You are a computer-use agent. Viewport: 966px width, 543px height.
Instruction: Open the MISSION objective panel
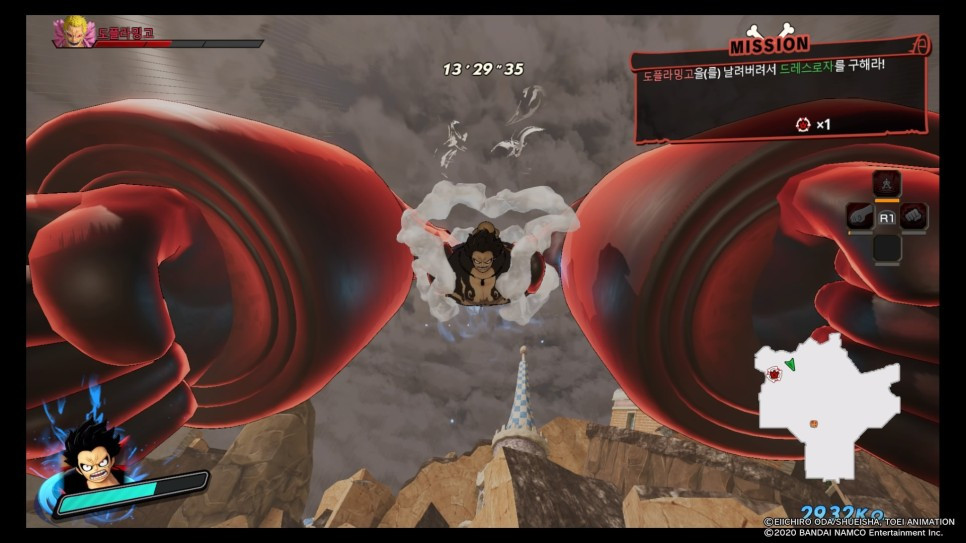[780, 90]
